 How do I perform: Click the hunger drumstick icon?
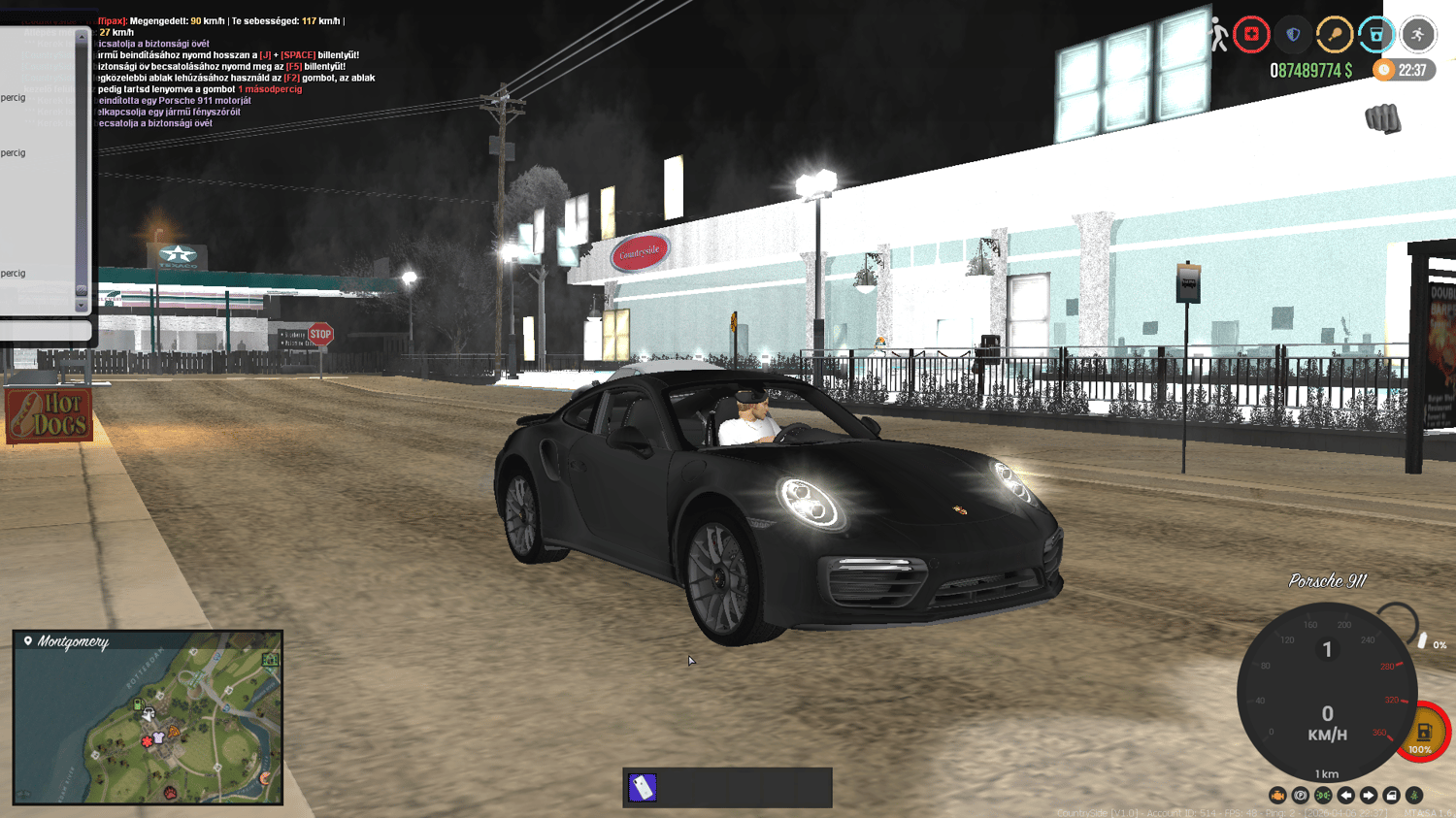coord(1335,35)
